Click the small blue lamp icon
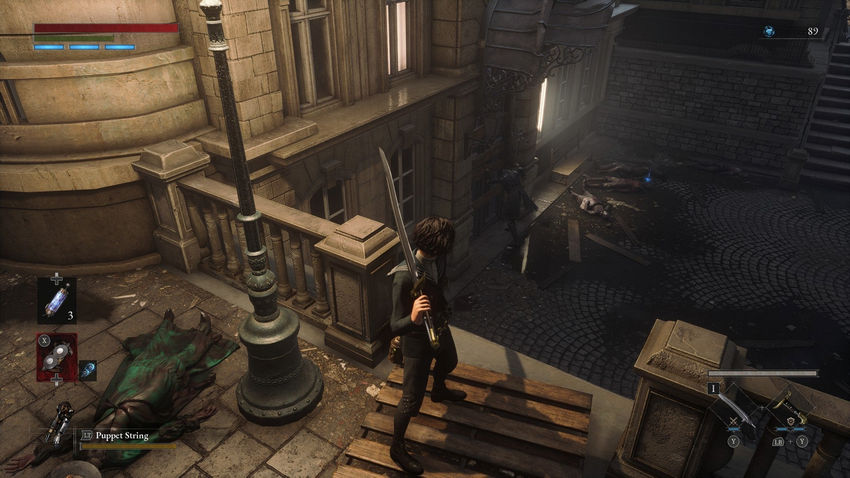The width and height of the screenshot is (850, 478). tap(87, 370)
